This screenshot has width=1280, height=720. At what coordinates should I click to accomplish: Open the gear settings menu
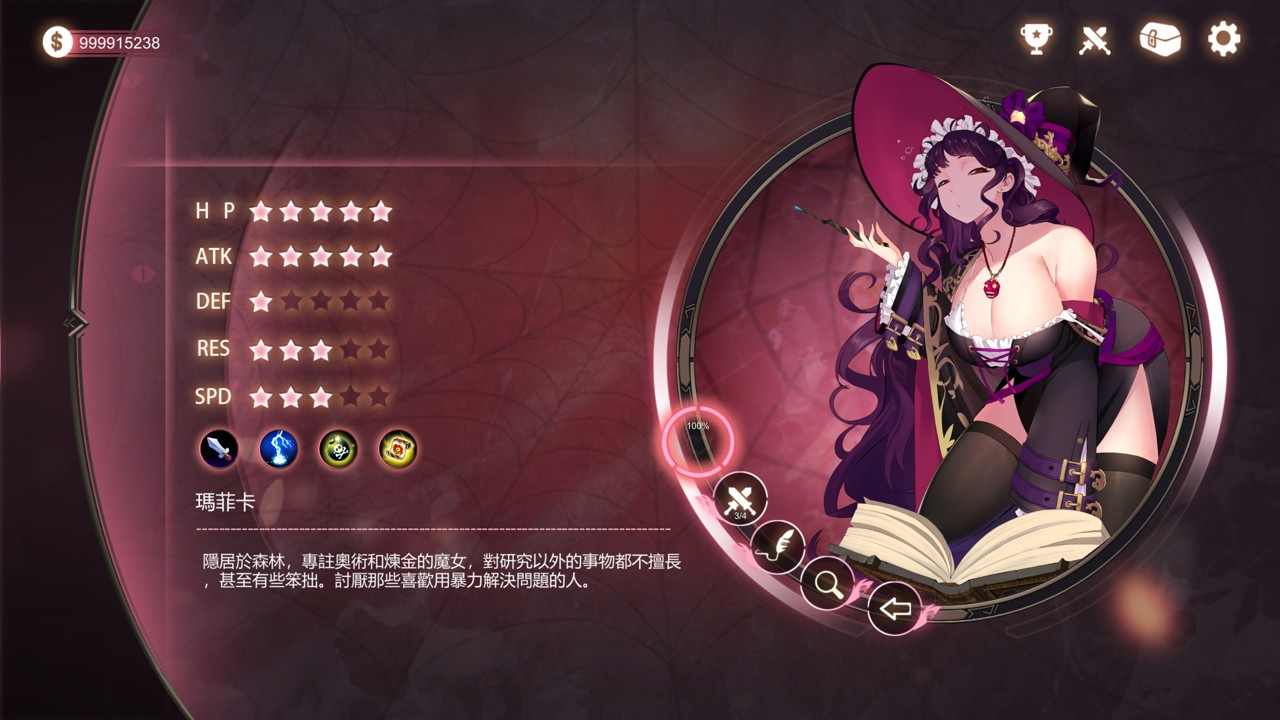coord(1223,40)
